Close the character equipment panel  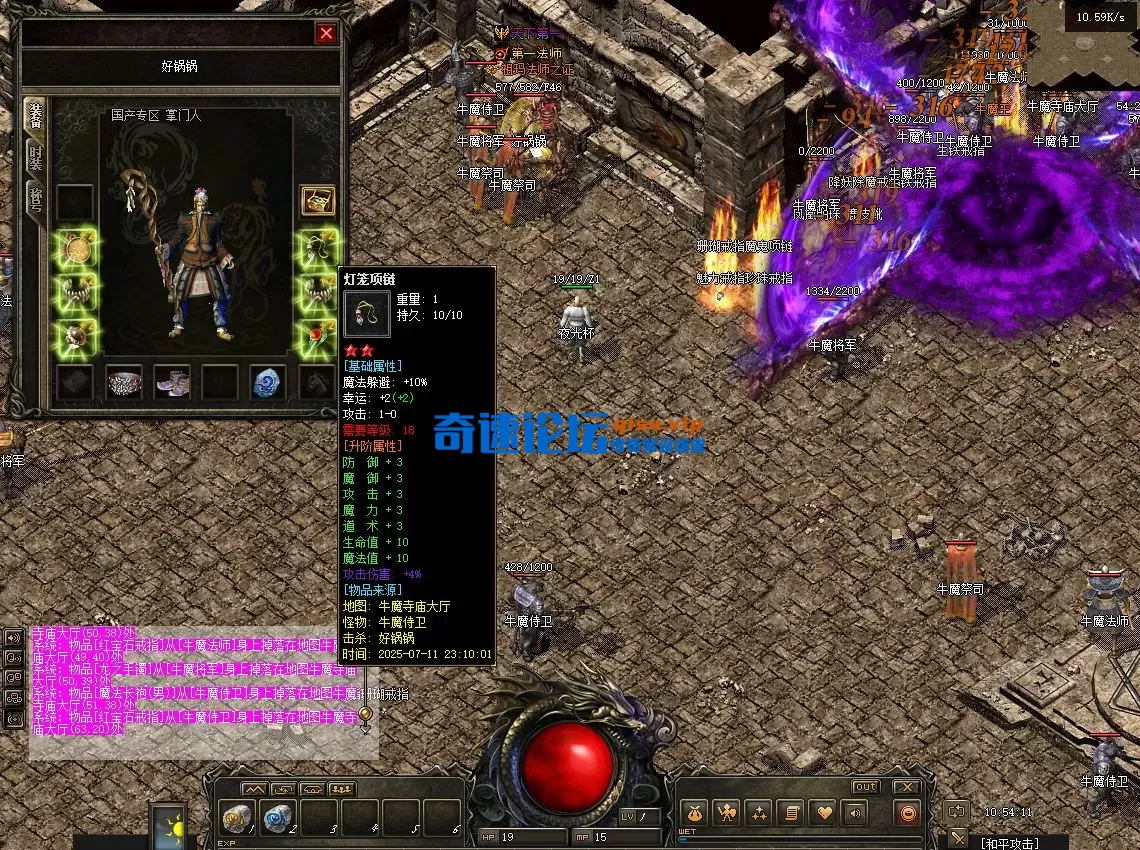pos(326,34)
